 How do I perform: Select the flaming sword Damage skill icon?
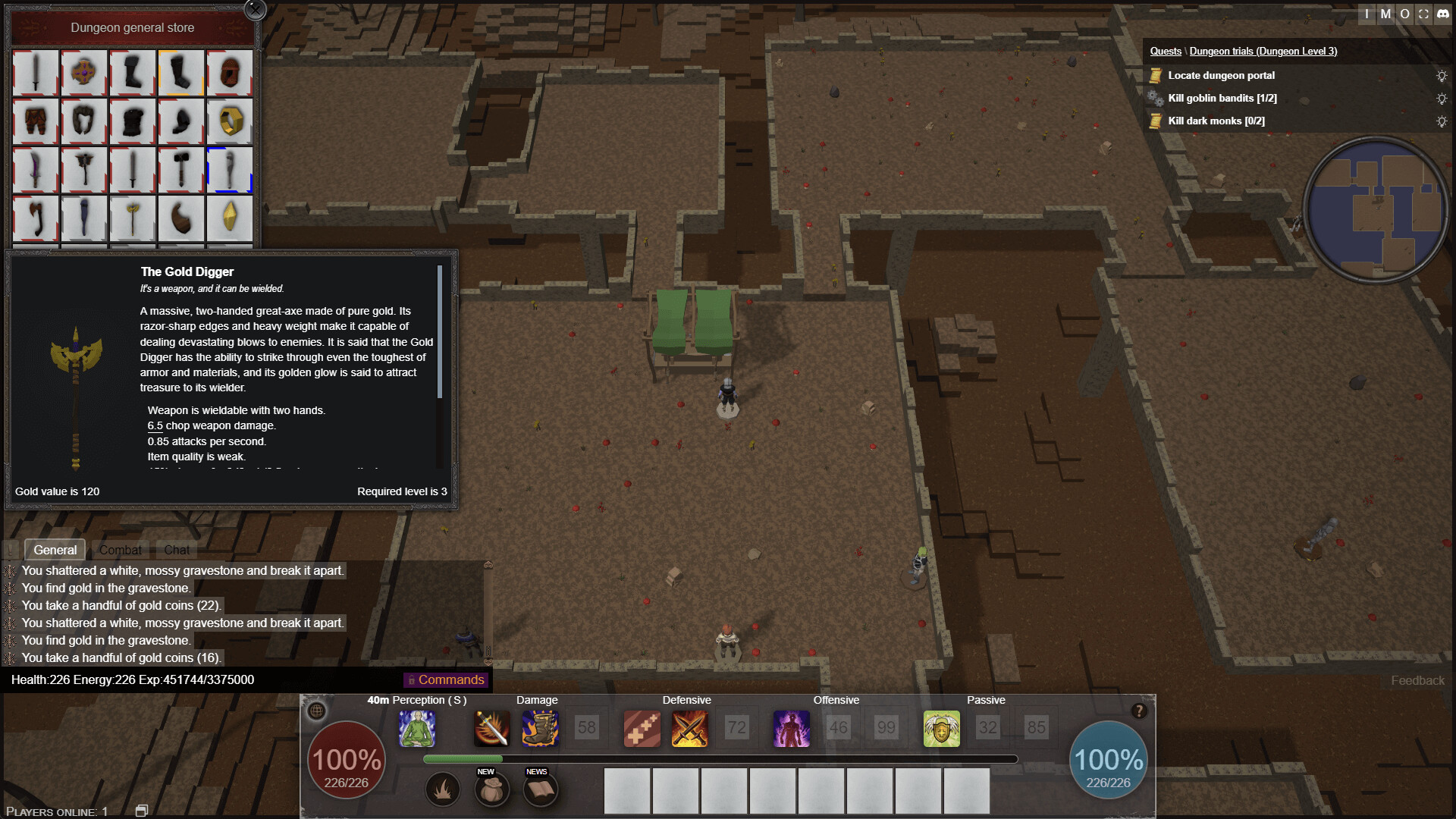click(491, 728)
